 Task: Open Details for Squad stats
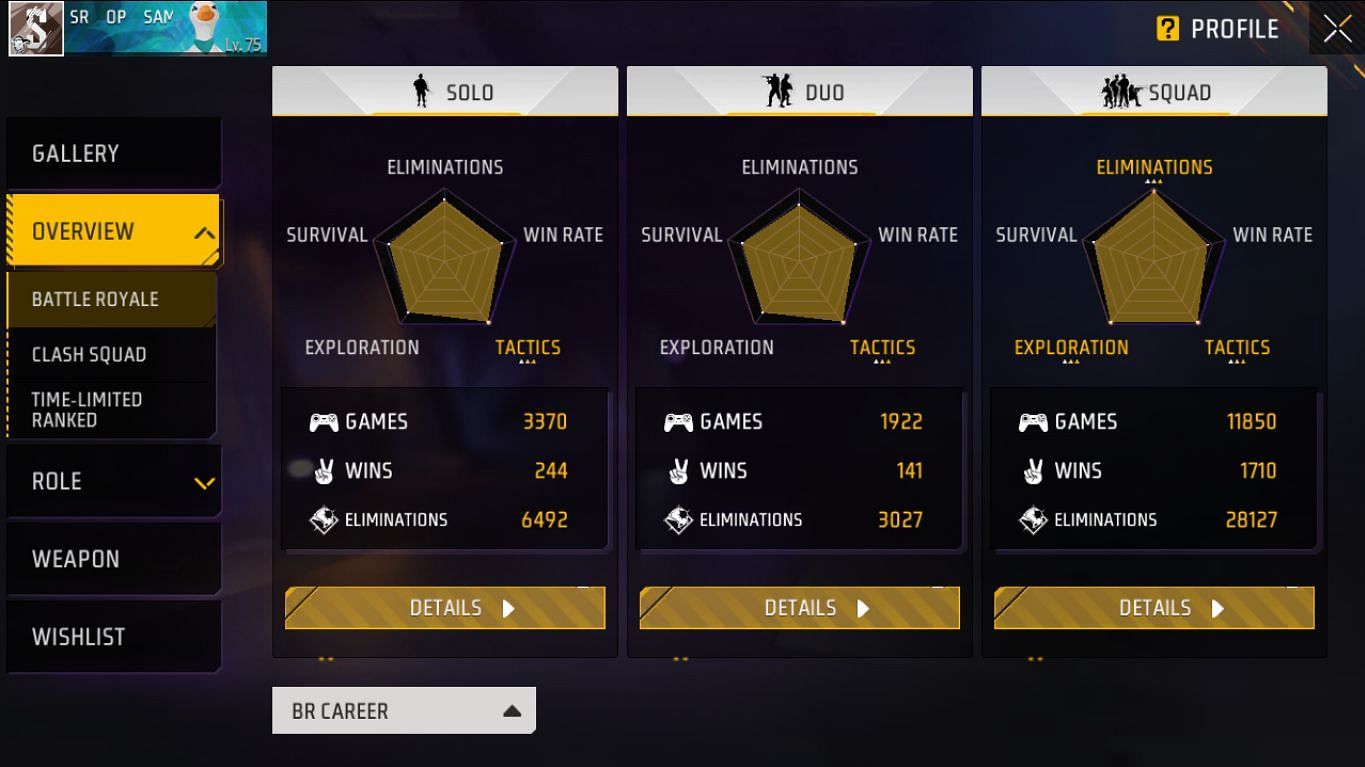tap(1154, 607)
